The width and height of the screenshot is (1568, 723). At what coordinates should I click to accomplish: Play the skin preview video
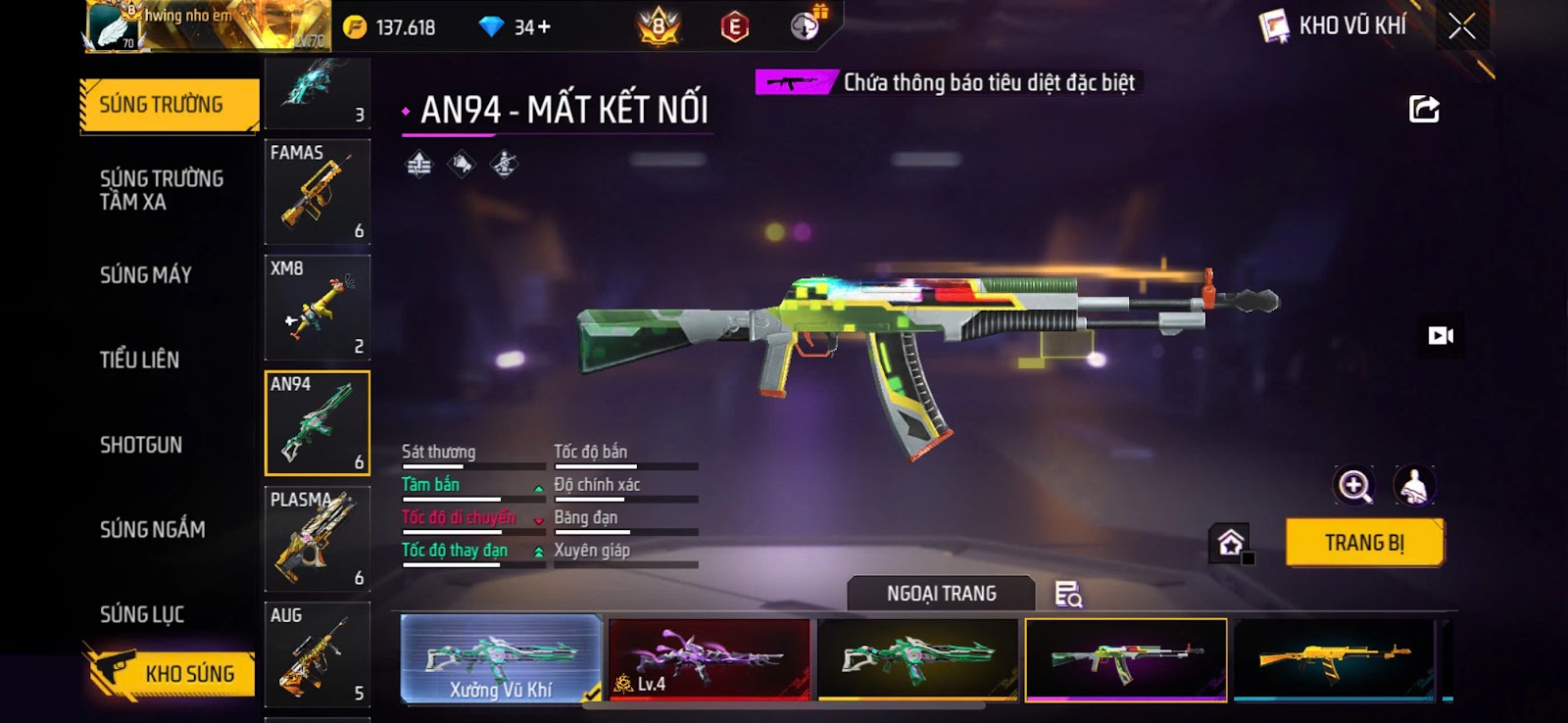[x=1441, y=336]
